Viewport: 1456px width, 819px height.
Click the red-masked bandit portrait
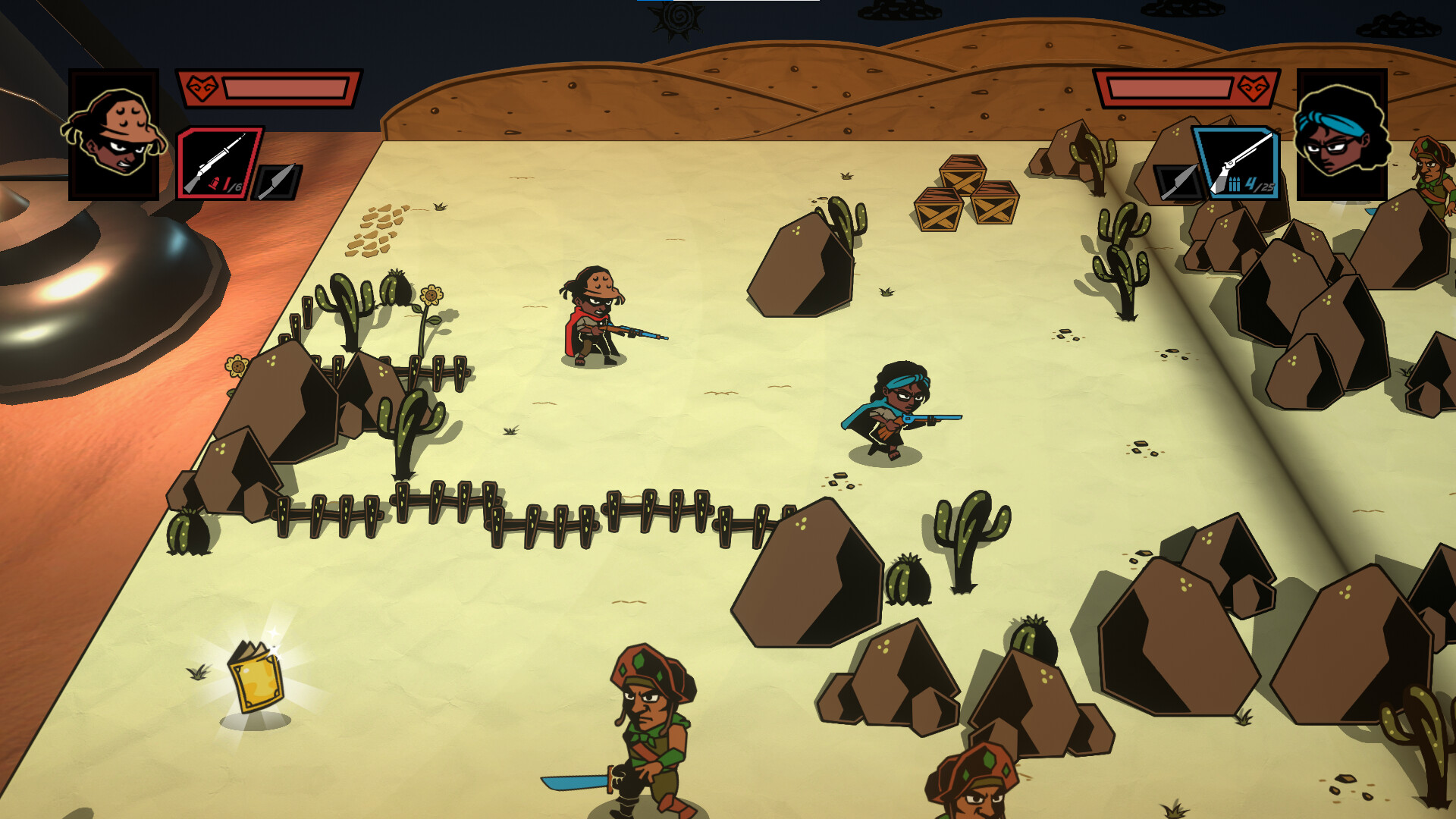click(114, 135)
